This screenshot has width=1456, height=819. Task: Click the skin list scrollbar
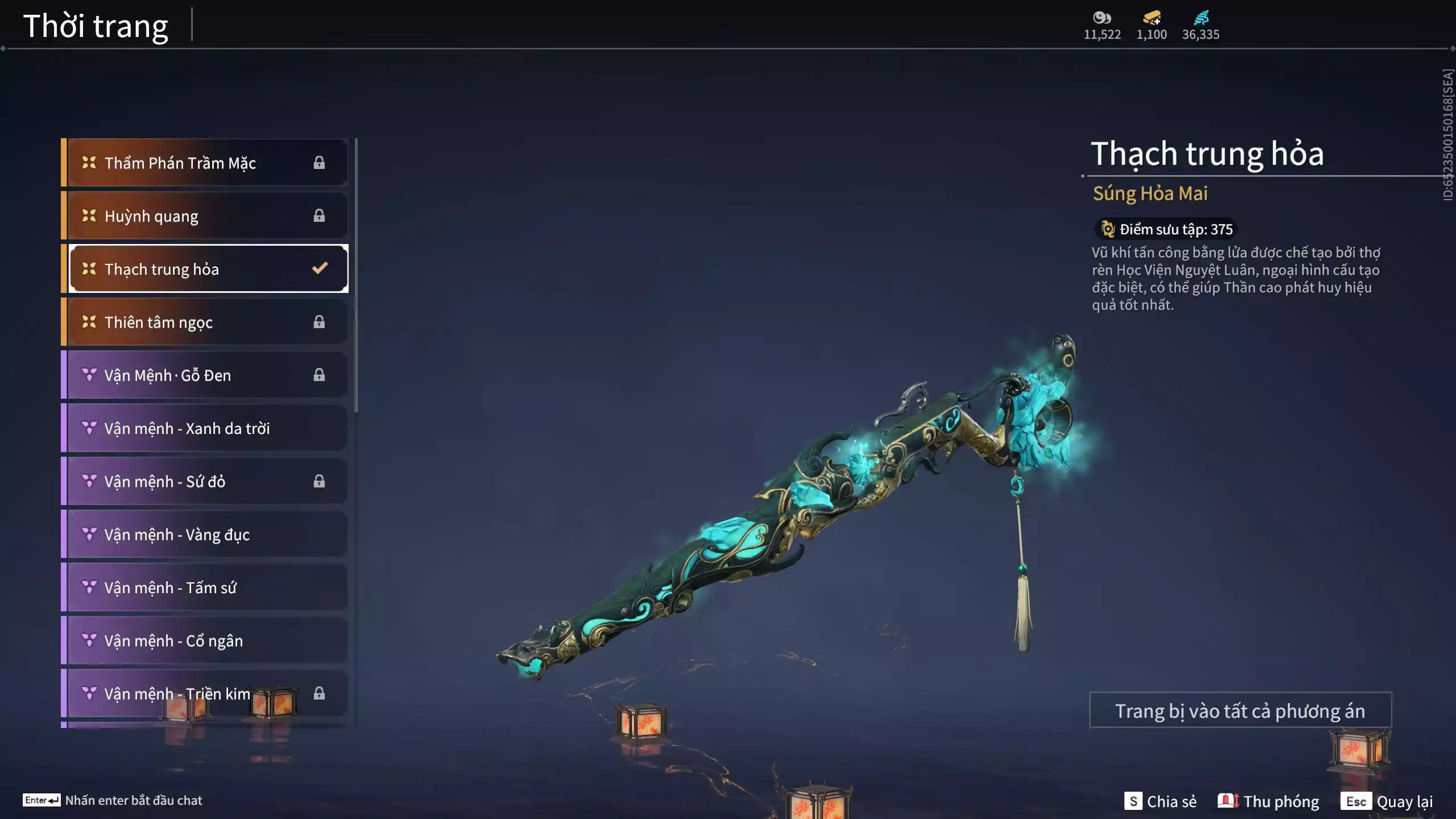[x=356, y=274]
